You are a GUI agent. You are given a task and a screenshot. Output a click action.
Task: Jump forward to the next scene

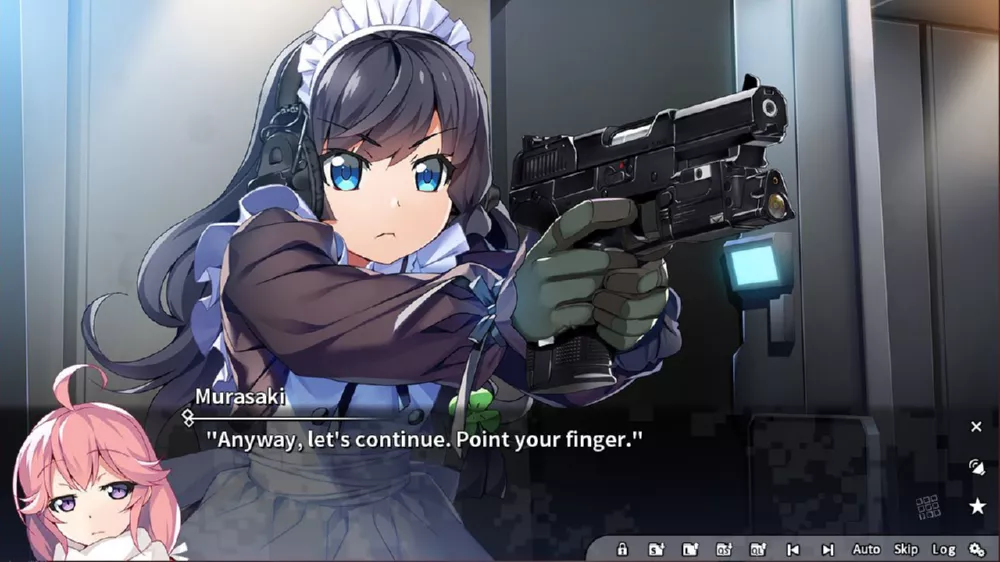(827, 549)
